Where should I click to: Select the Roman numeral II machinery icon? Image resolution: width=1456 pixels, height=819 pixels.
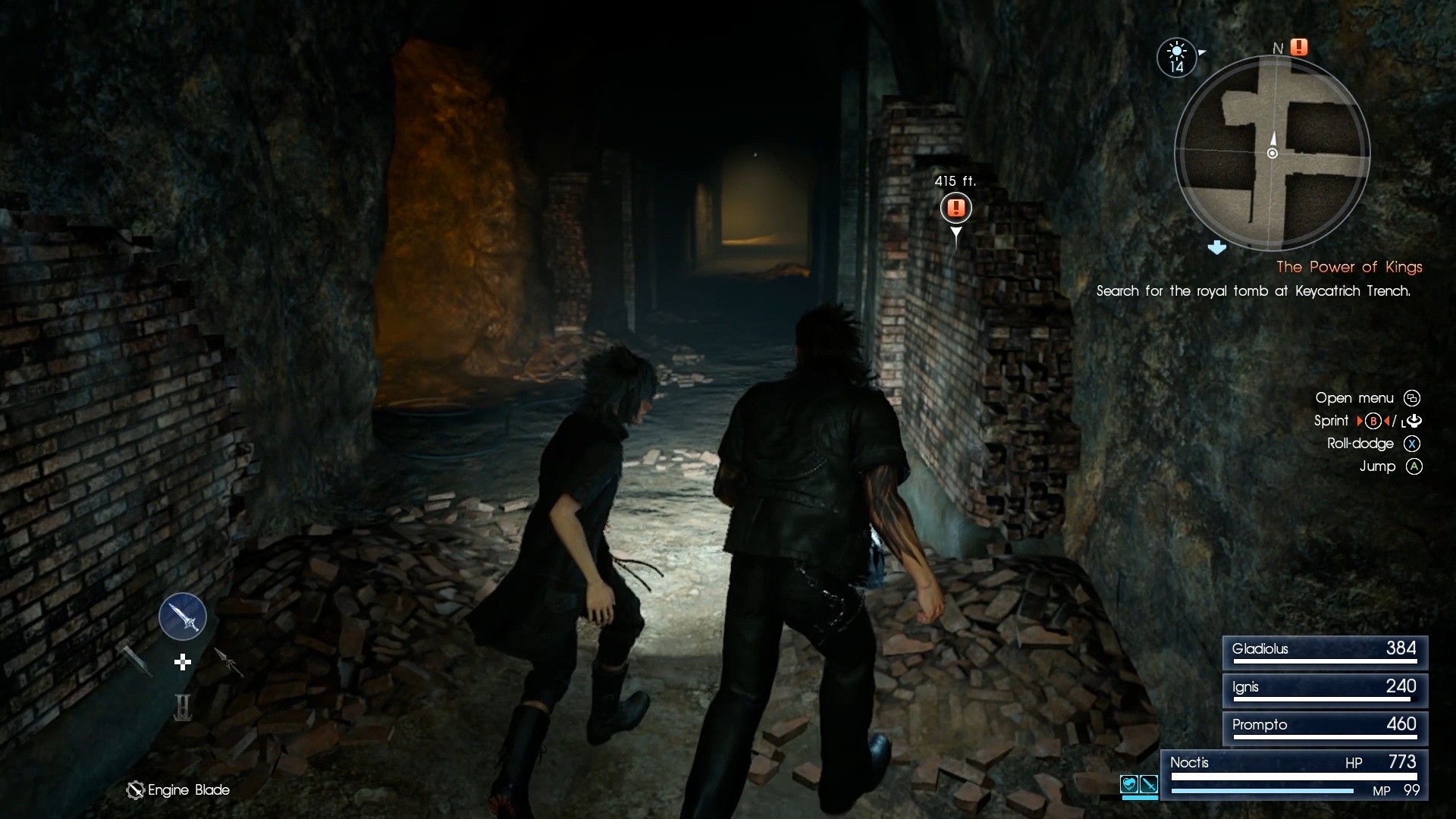click(182, 705)
